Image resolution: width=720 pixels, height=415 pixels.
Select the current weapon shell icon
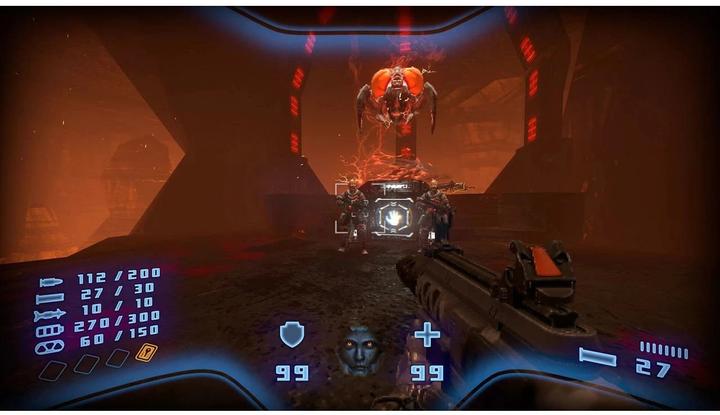click(x=598, y=357)
